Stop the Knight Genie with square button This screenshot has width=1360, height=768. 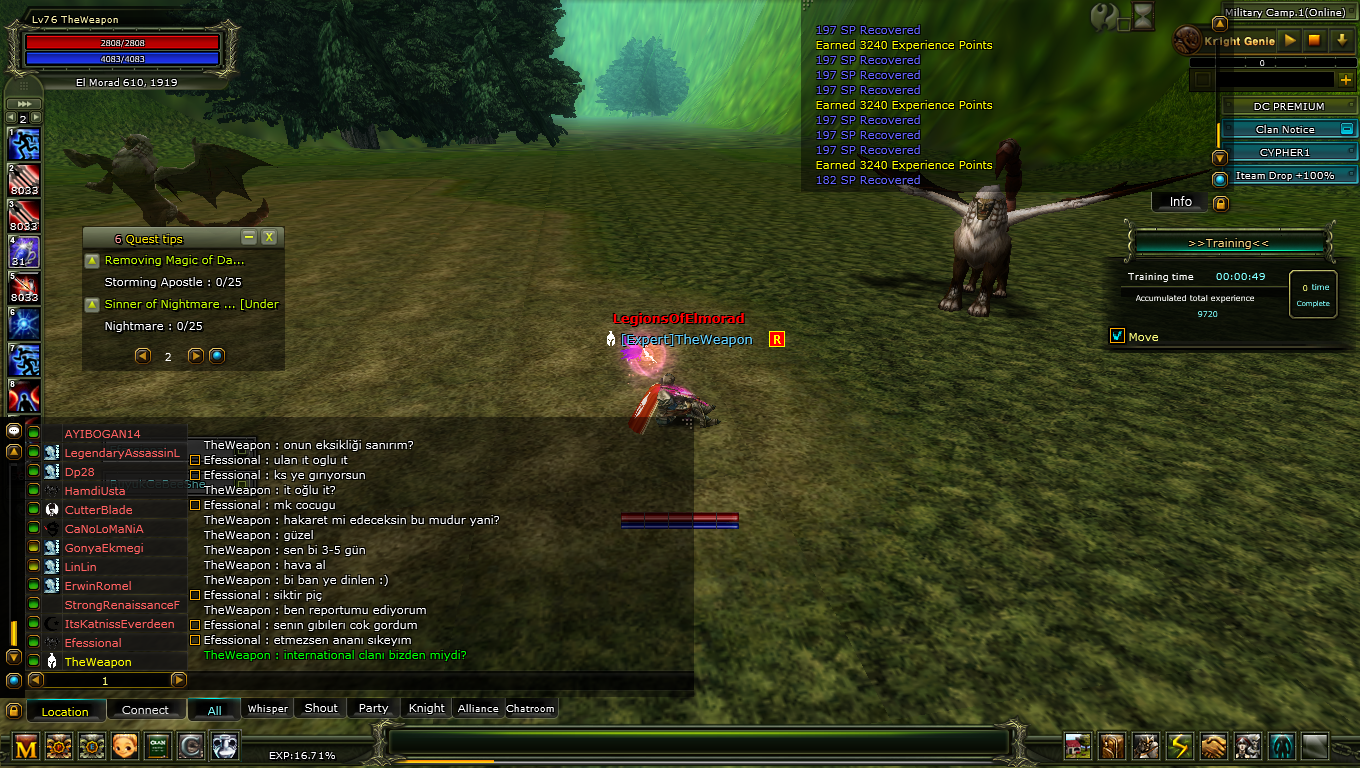pyautogui.click(x=1315, y=41)
